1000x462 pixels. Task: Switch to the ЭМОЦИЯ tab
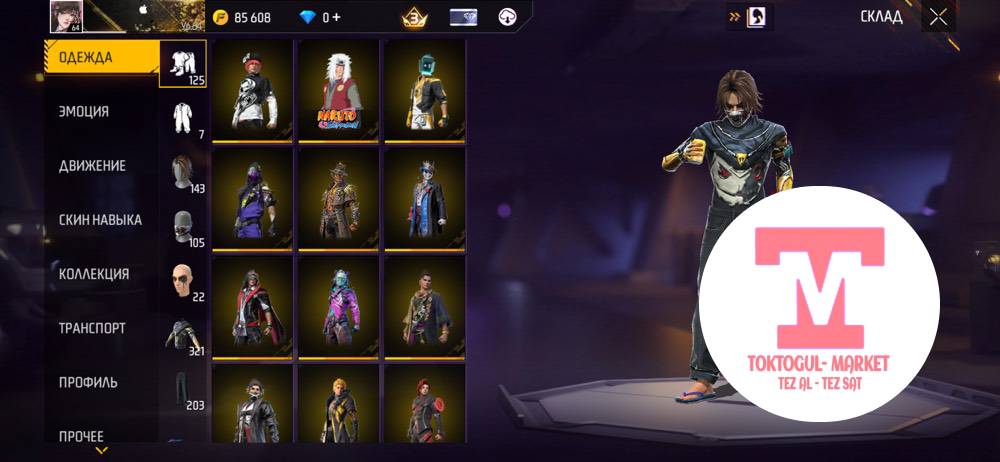85,112
